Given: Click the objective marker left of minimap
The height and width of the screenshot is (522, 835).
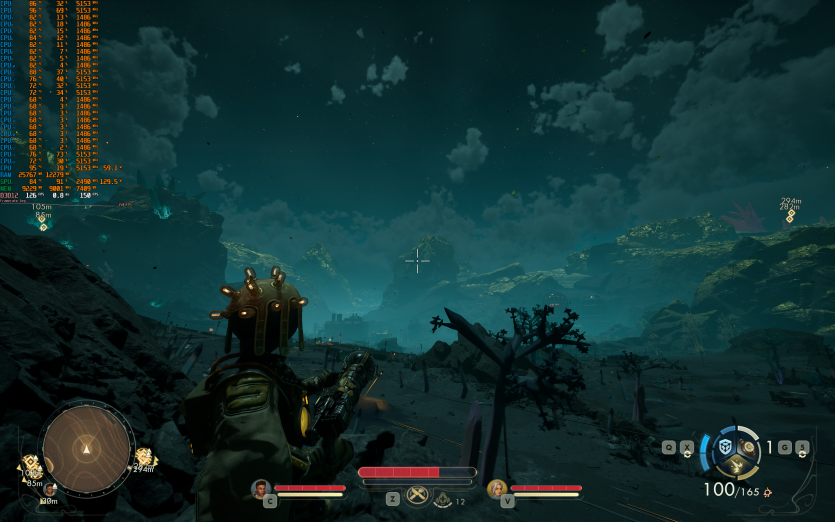Looking at the screenshot, I should click(x=32, y=464).
